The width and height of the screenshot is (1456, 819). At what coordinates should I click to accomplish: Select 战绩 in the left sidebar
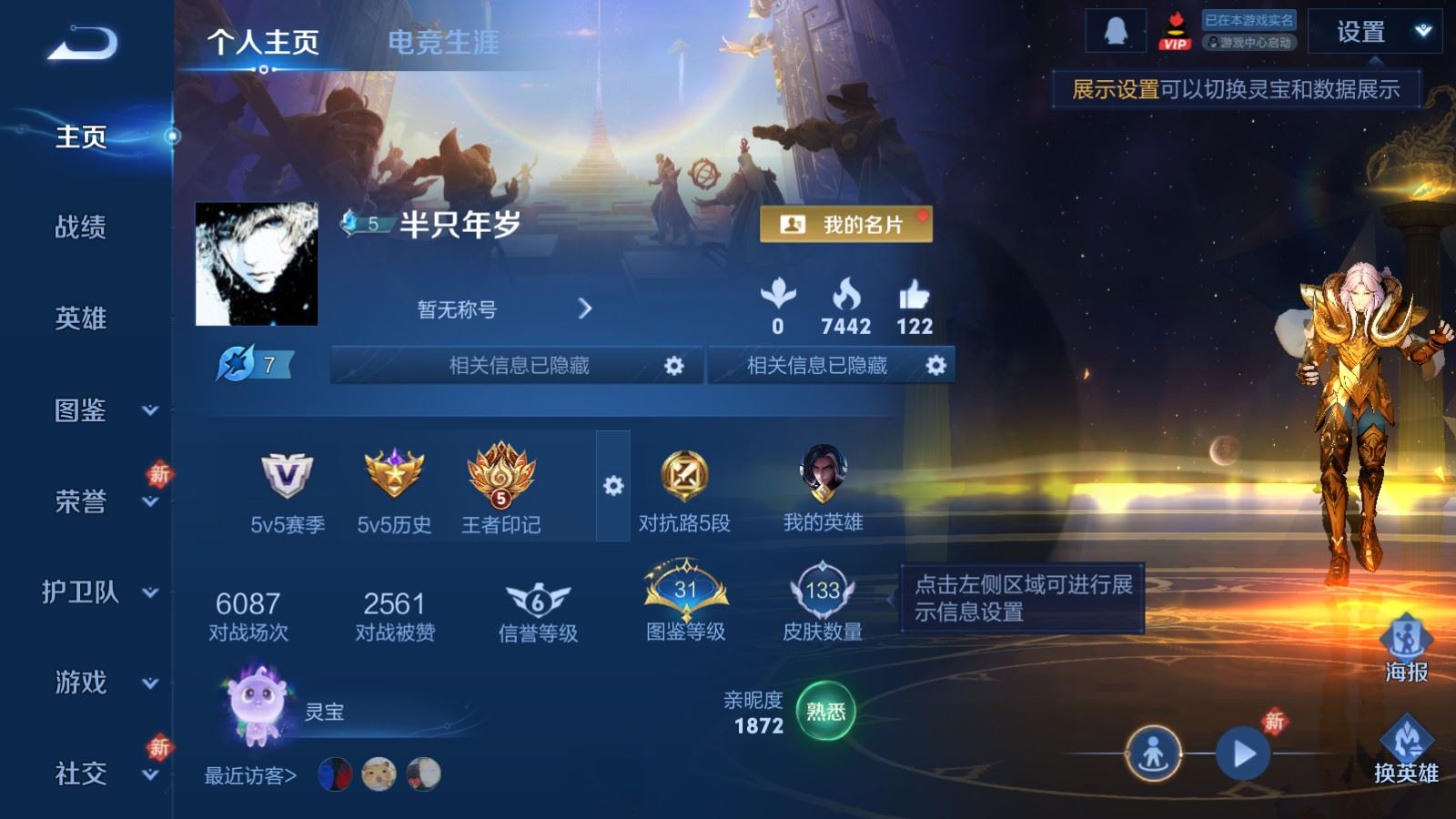[82, 229]
